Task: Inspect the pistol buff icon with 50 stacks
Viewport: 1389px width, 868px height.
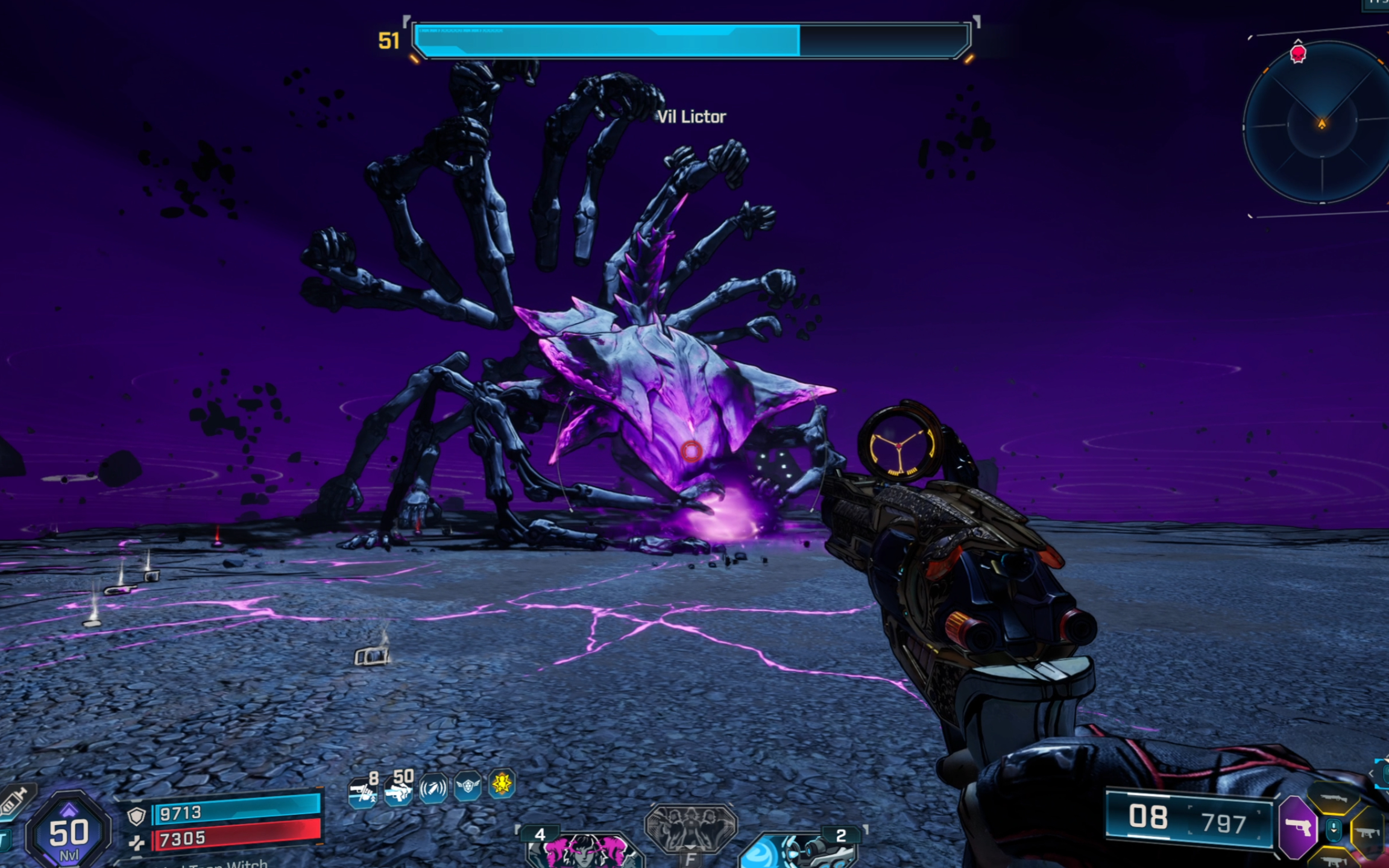Action: (x=399, y=788)
